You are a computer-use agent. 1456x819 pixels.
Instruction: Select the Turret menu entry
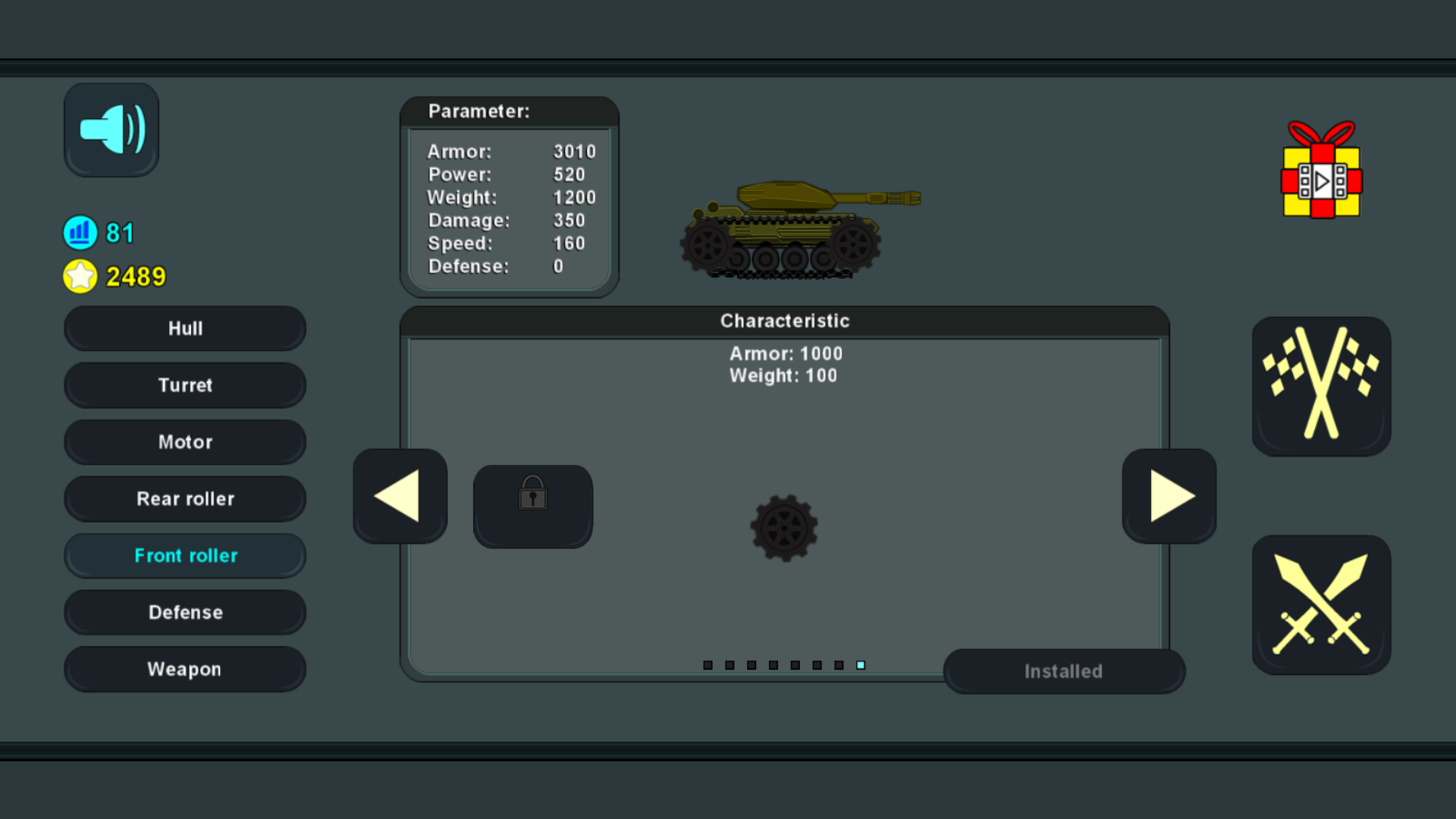184,385
